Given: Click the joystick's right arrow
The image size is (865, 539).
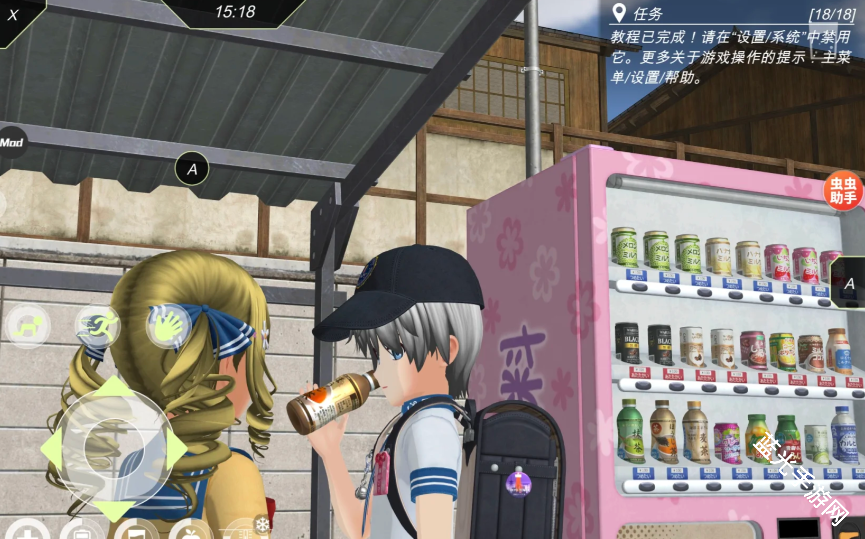Looking at the screenshot, I should click(176, 448).
